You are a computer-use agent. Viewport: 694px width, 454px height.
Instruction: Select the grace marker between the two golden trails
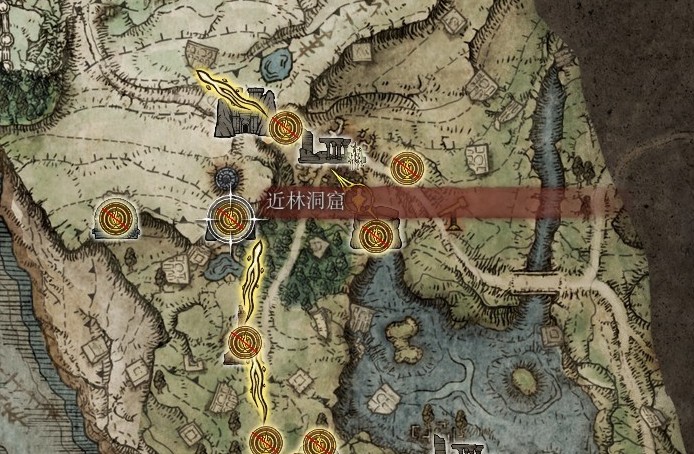tap(243, 343)
